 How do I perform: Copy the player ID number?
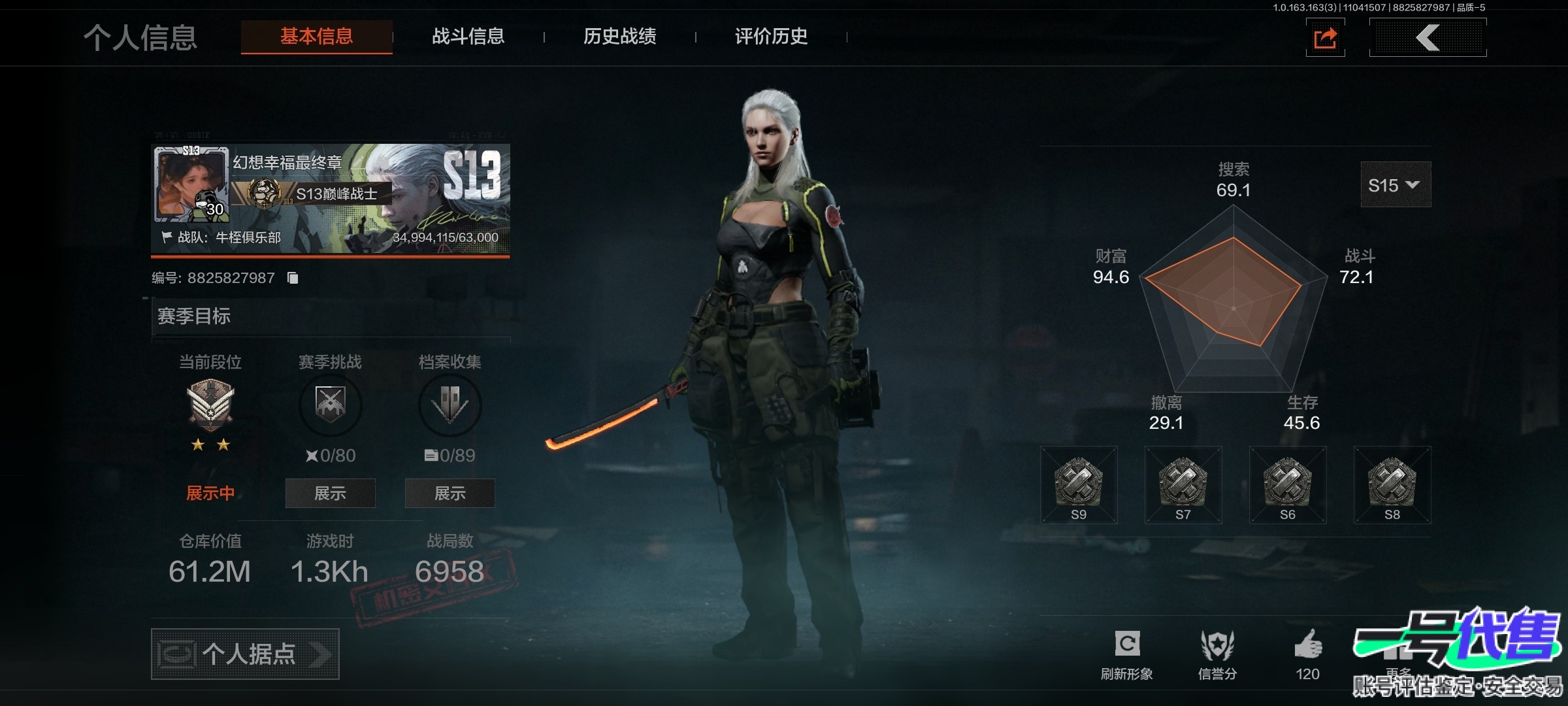pyautogui.click(x=293, y=278)
